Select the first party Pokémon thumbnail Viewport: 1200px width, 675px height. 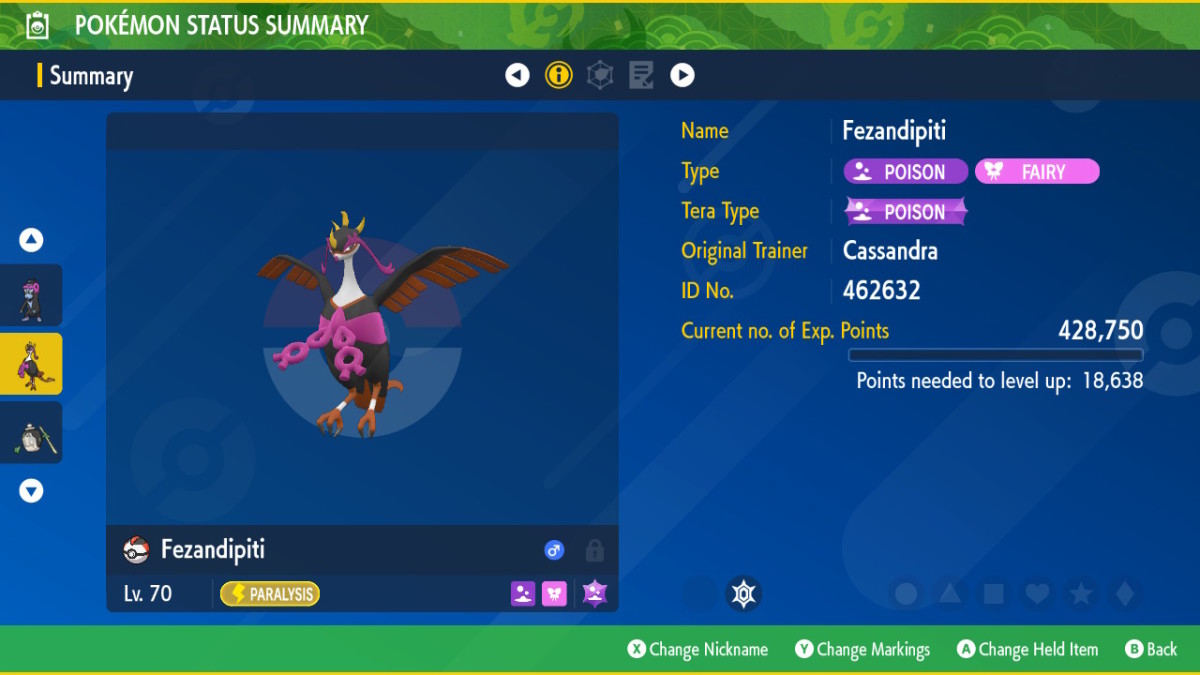[x=31, y=296]
